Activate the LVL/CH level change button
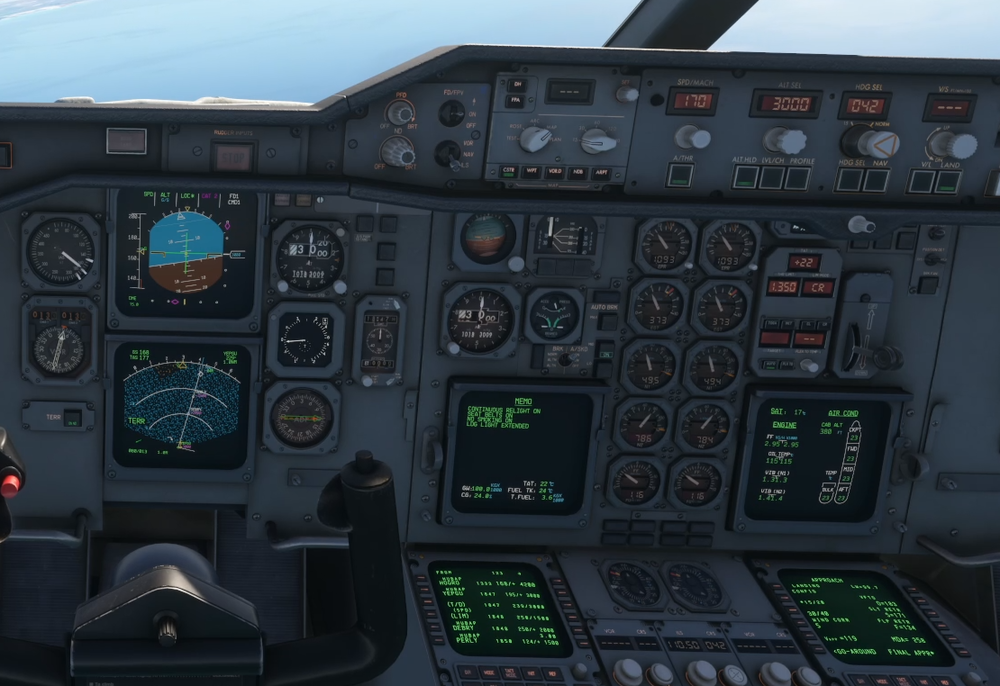The width and height of the screenshot is (1000, 686). [771, 178]
